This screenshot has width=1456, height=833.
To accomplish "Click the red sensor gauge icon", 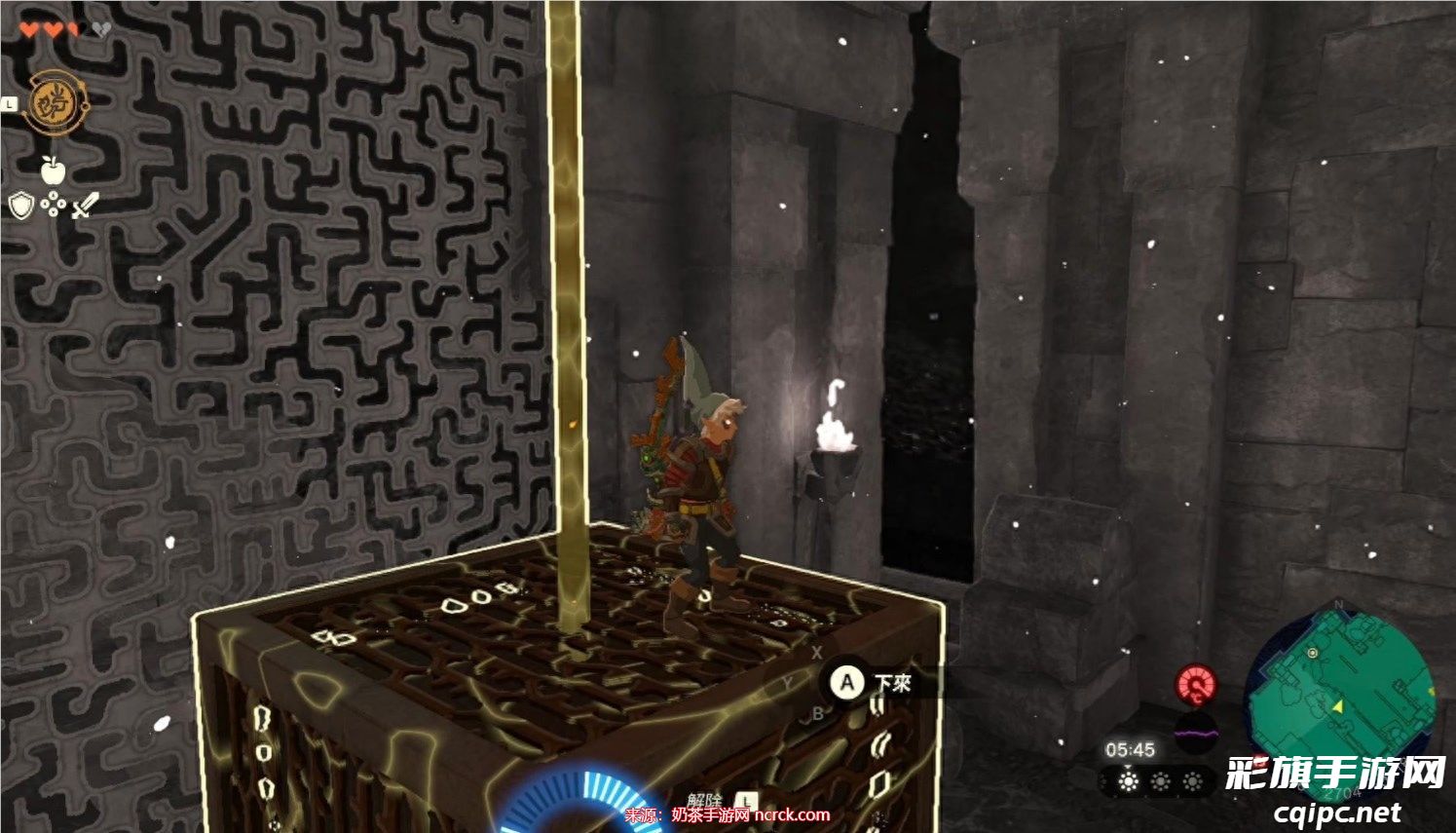I will point(1196,684).
